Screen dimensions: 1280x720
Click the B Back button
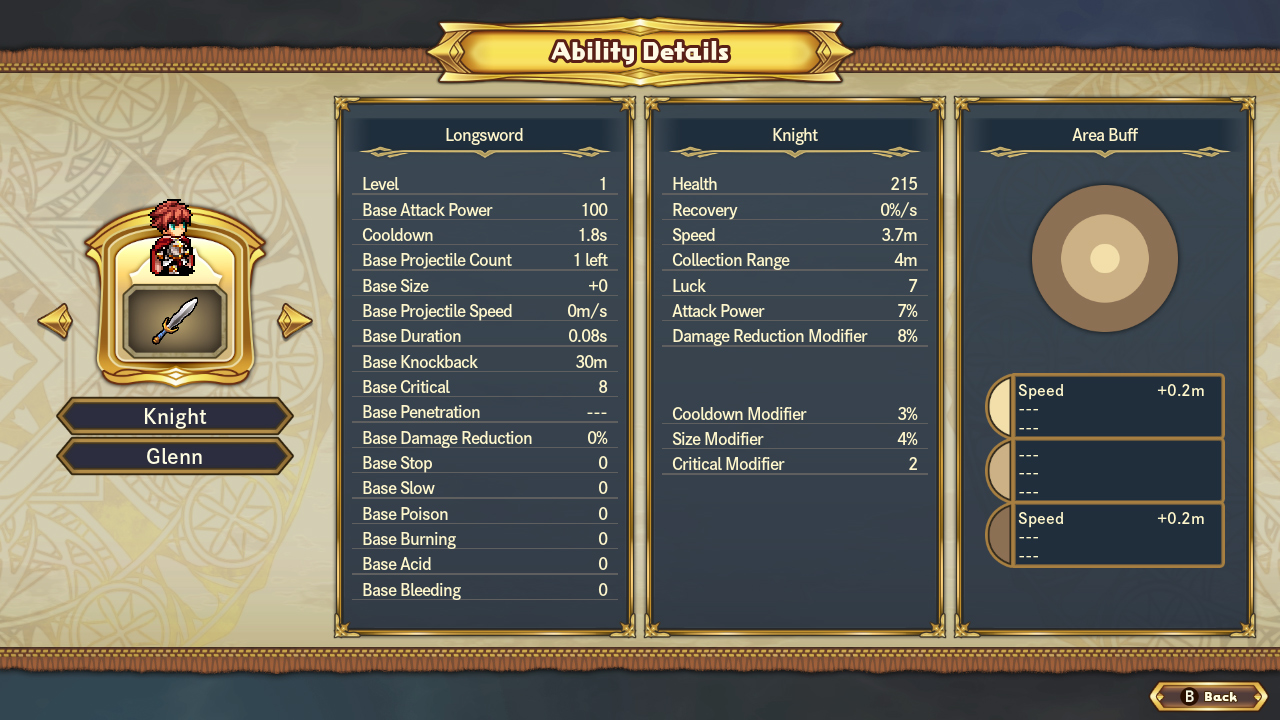tap(1207, 697)
